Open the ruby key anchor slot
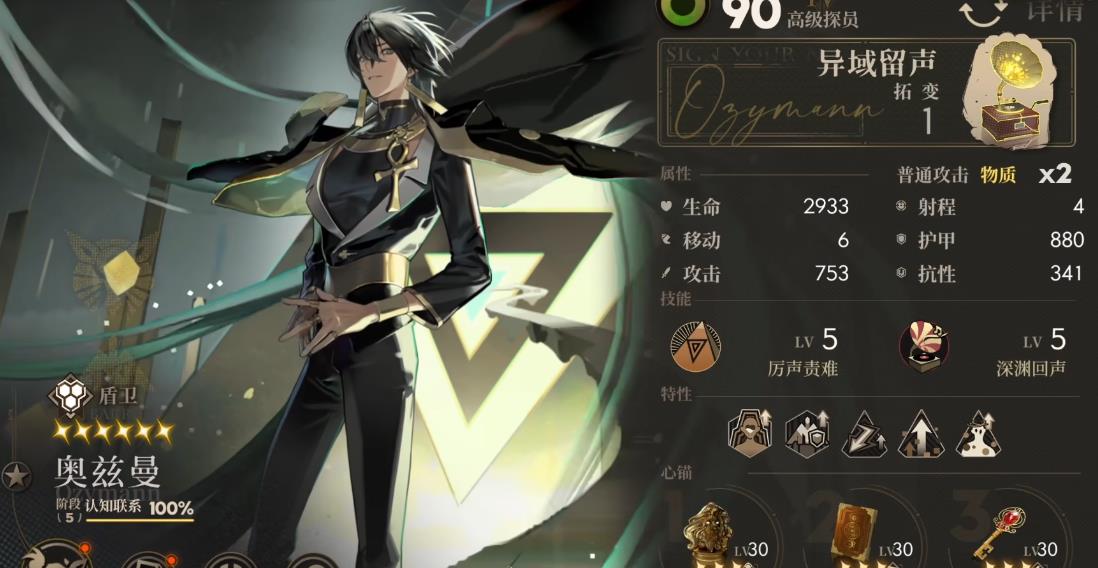The height and width of the screenshot is (568, 1098). tap(1004, 529)
